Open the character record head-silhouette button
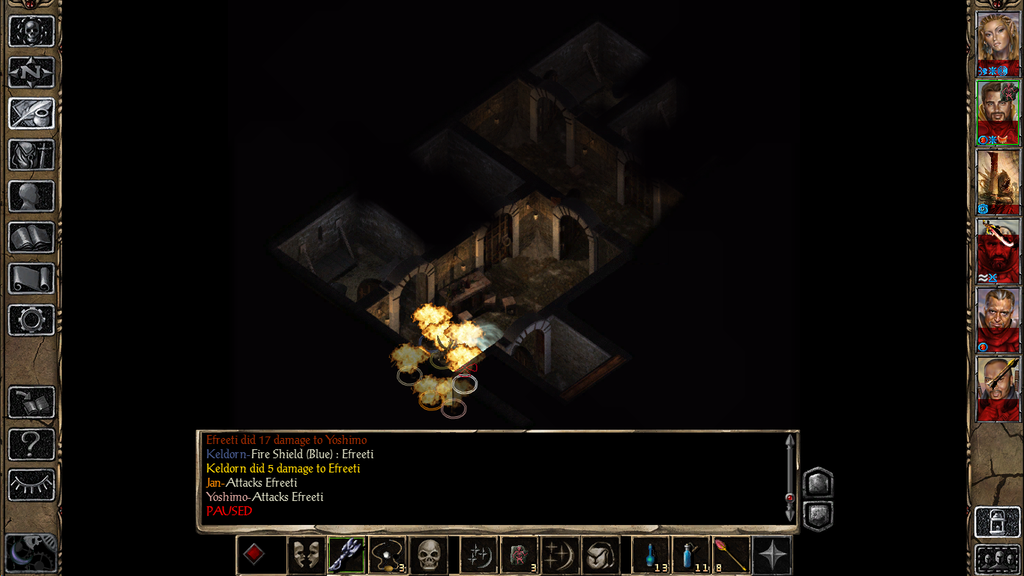The image size is (1024, 576). click(31, 196)
